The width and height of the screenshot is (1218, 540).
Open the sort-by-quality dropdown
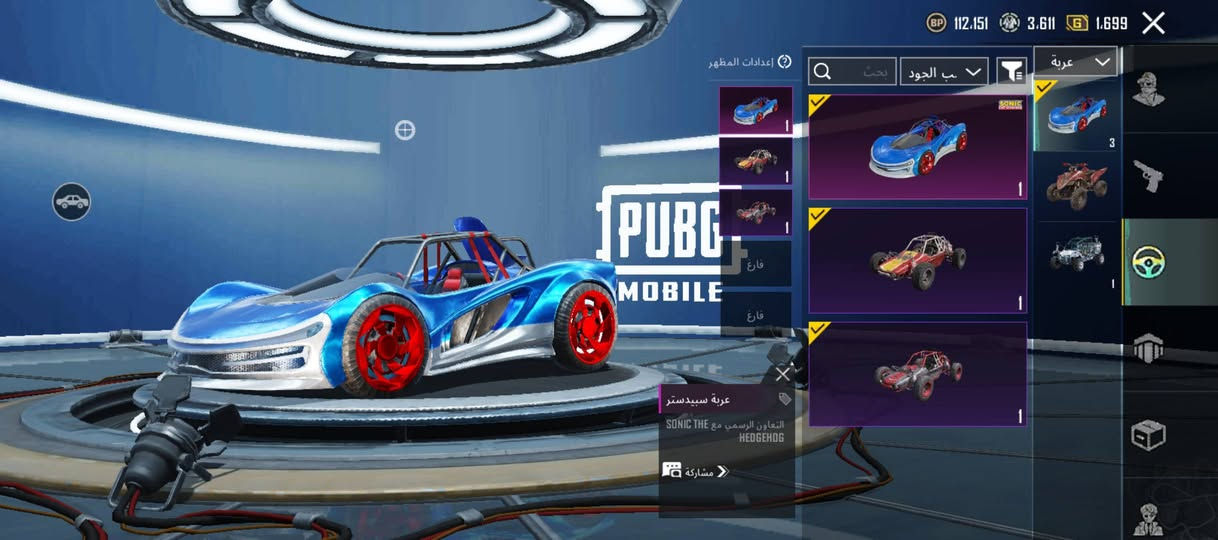pos(944,71)
